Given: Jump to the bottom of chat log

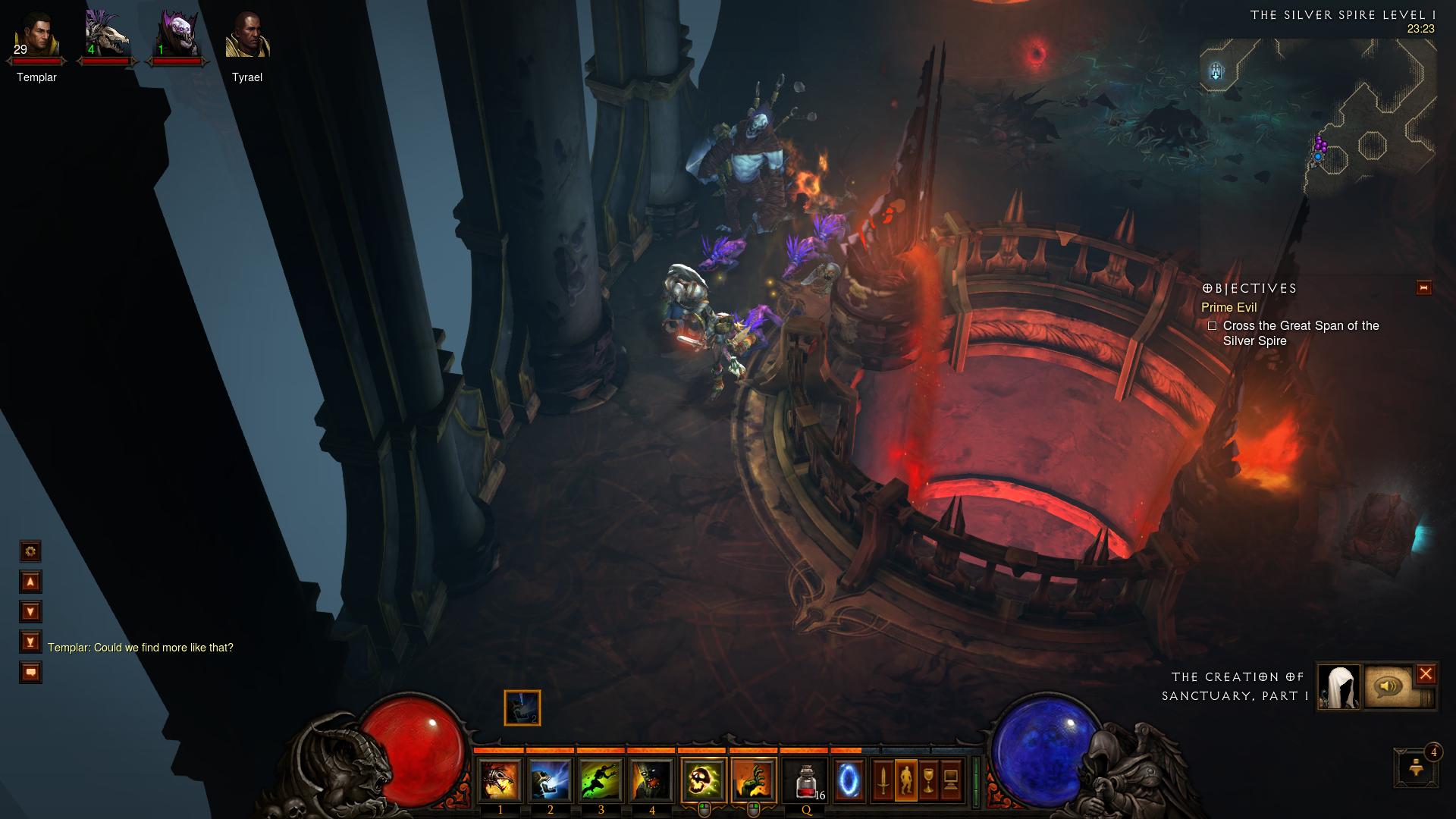Looking at the screenshot, I should [30, 642].
